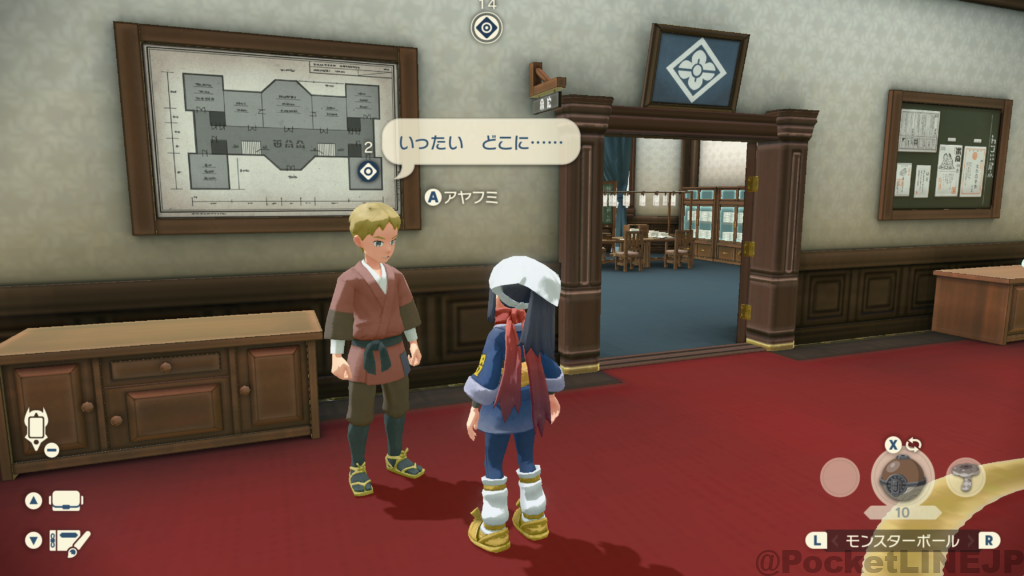Open the map and pencil notes icon
This screenshot has height=576, width=1024.
[x=69, y=540]
